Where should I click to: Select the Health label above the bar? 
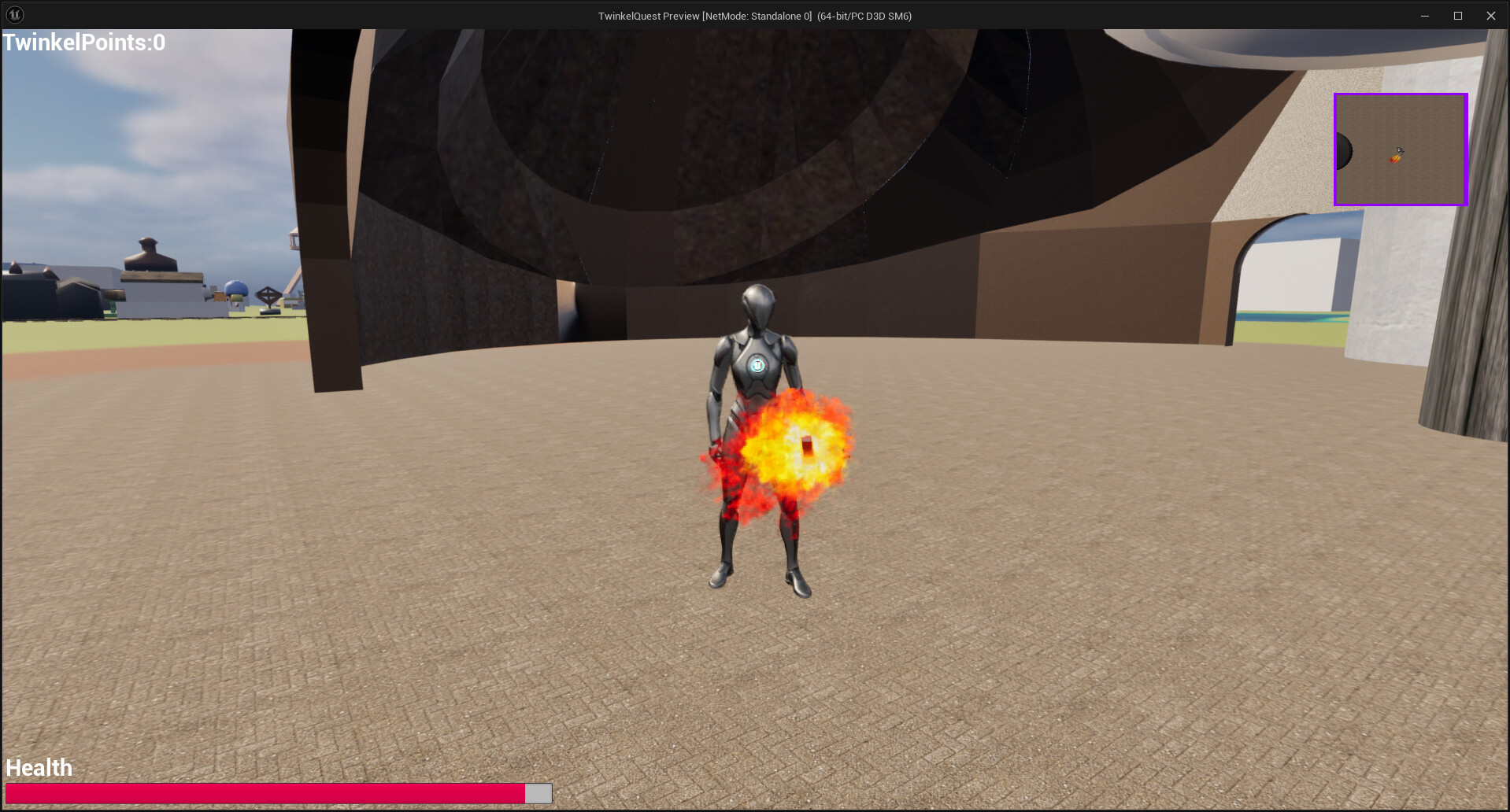coord(38,767)
